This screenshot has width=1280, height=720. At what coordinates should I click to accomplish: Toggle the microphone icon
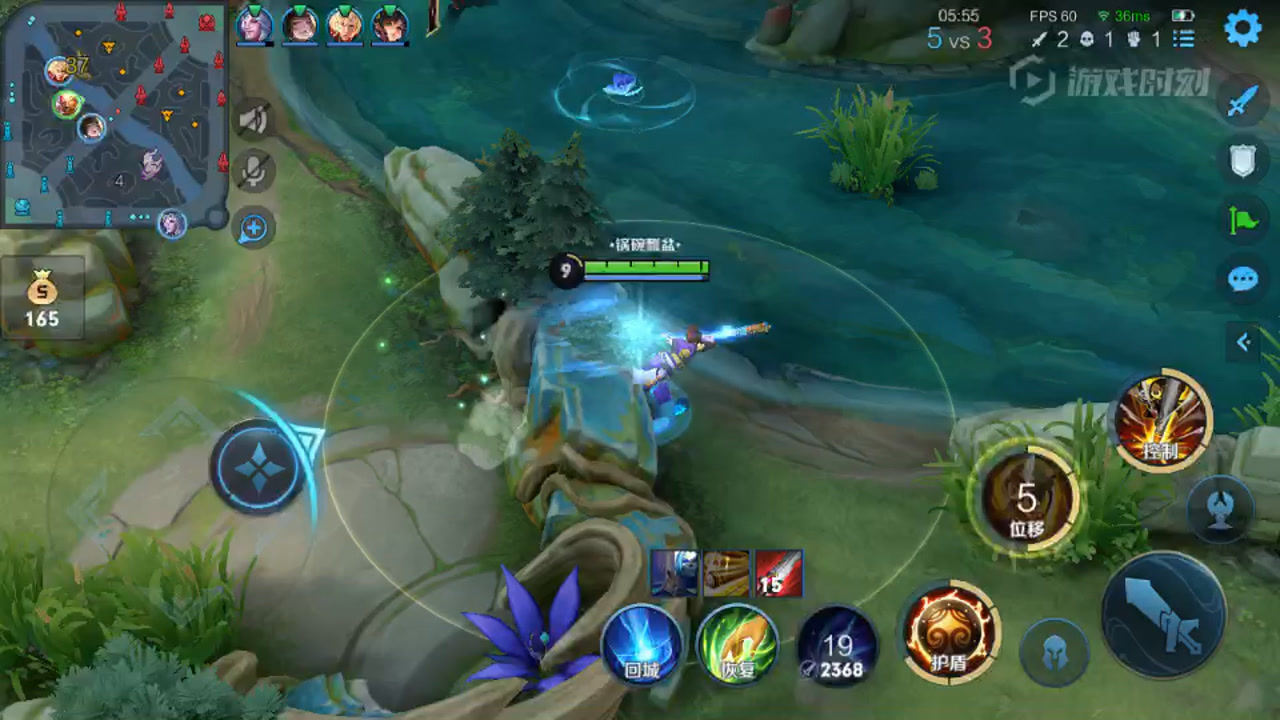pos(254,172)
